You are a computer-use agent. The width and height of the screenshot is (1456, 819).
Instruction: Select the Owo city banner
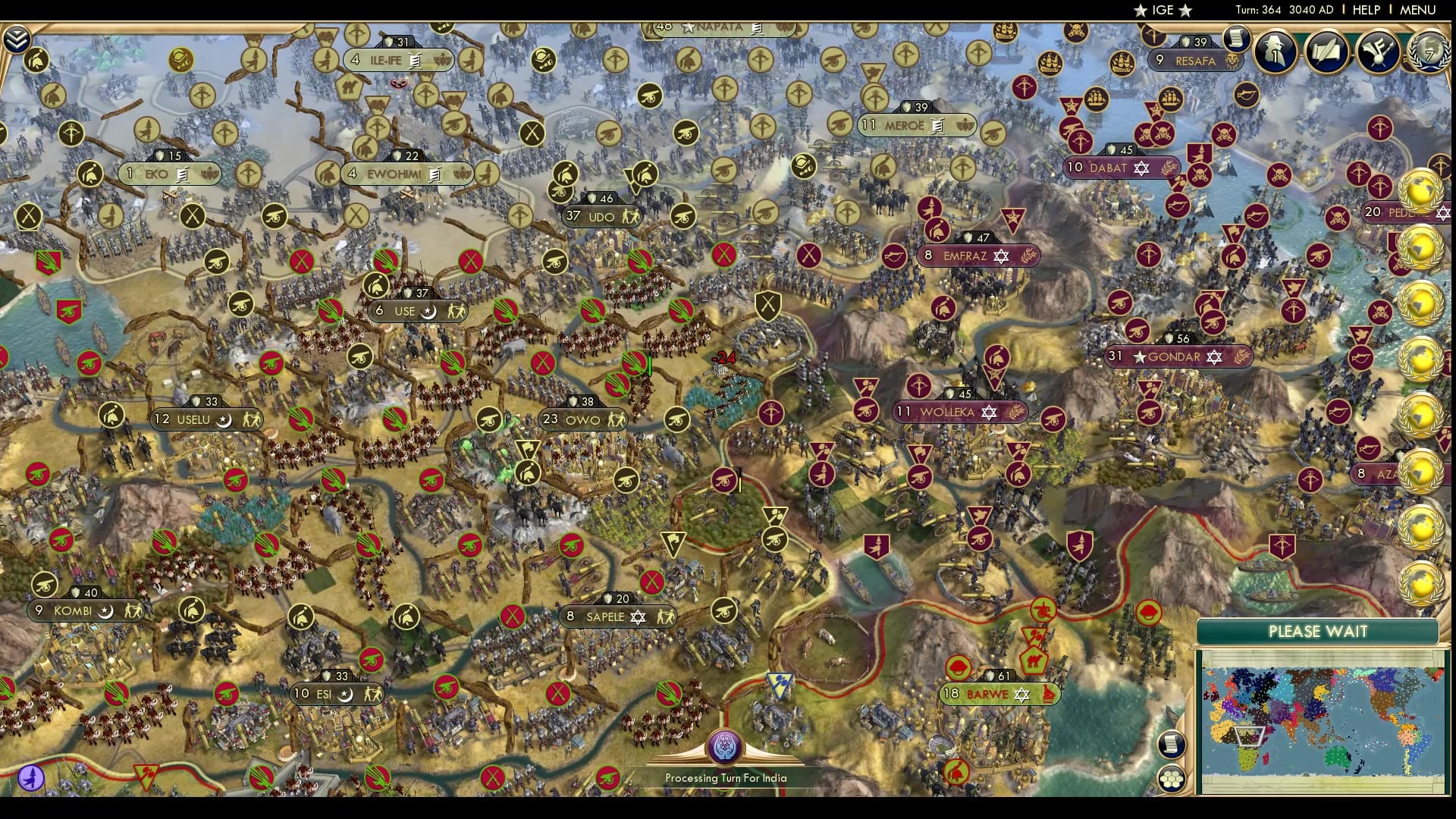point(582,419)
